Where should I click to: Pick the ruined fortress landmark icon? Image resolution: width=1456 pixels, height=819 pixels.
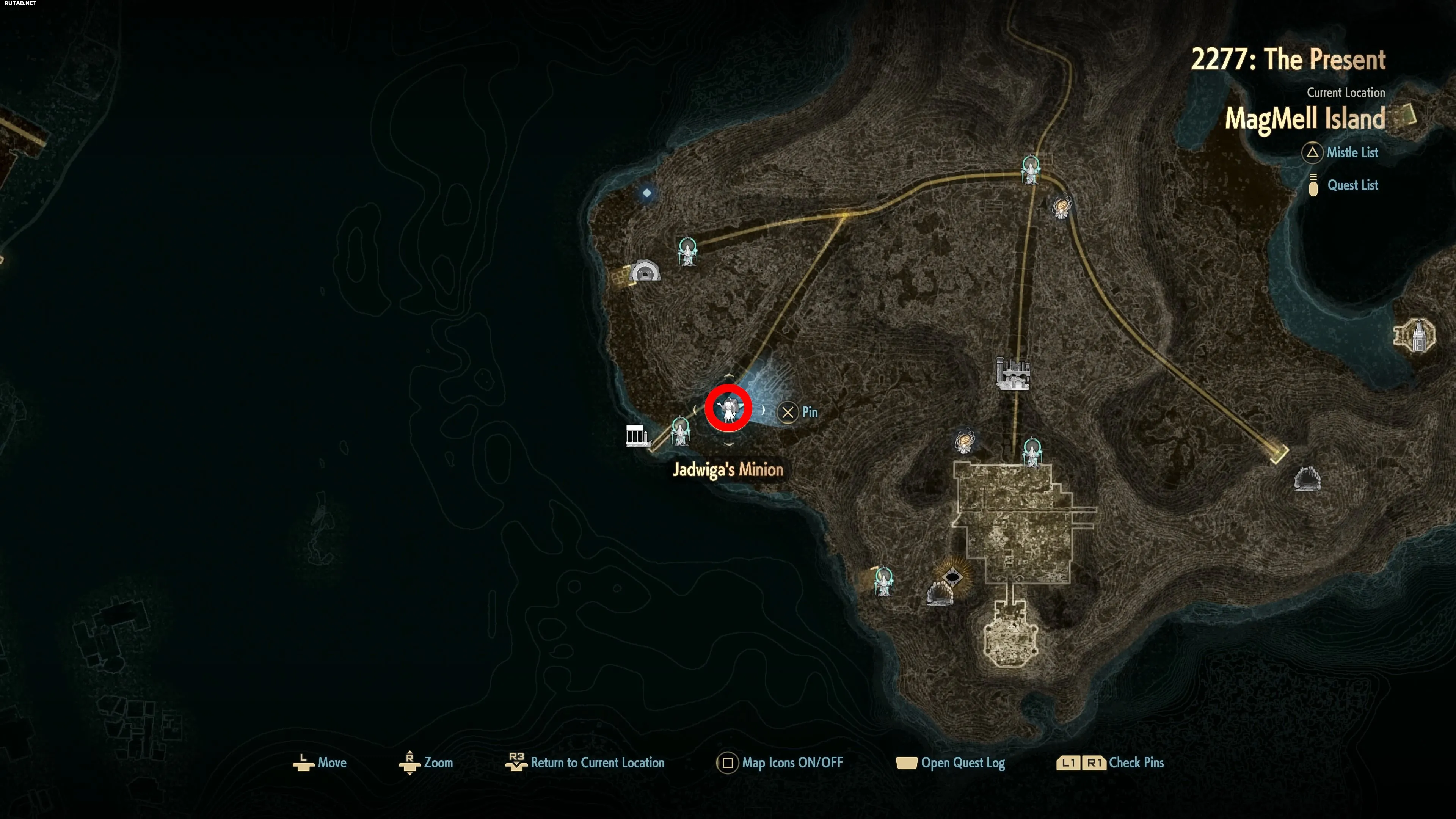pos(1012,373)
